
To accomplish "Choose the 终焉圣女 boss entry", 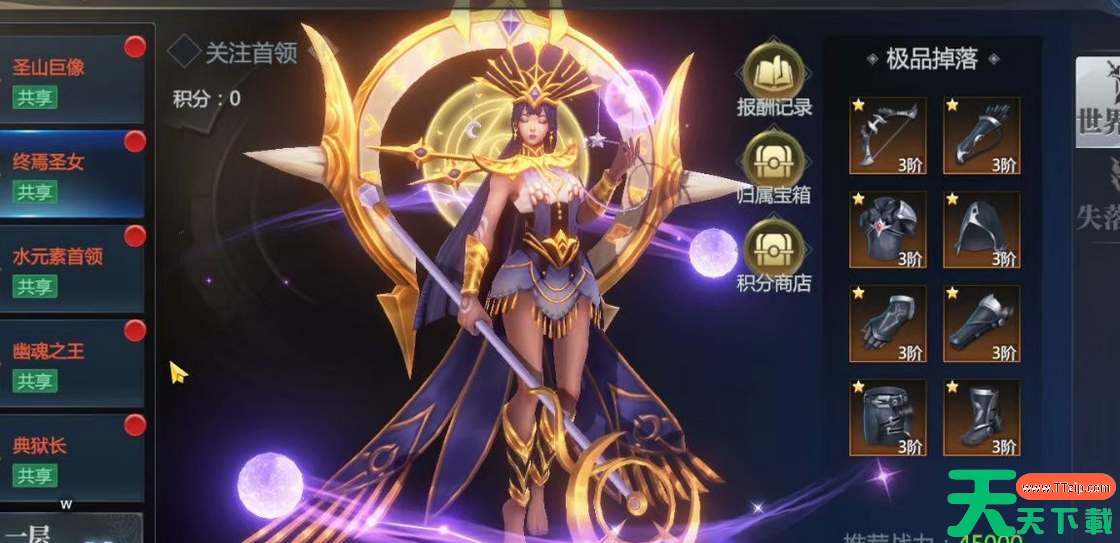I will pos(72,174).
